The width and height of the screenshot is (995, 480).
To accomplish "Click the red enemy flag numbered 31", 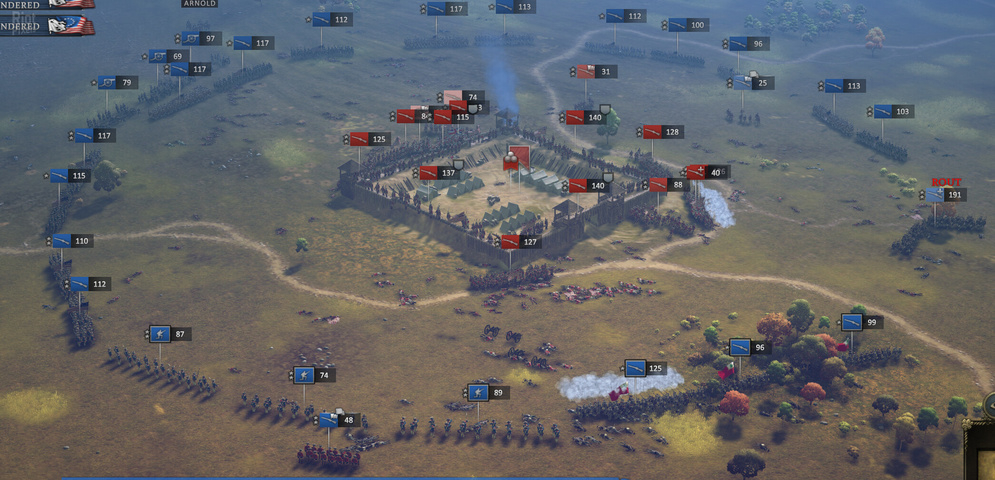I will tap(588, 72).
